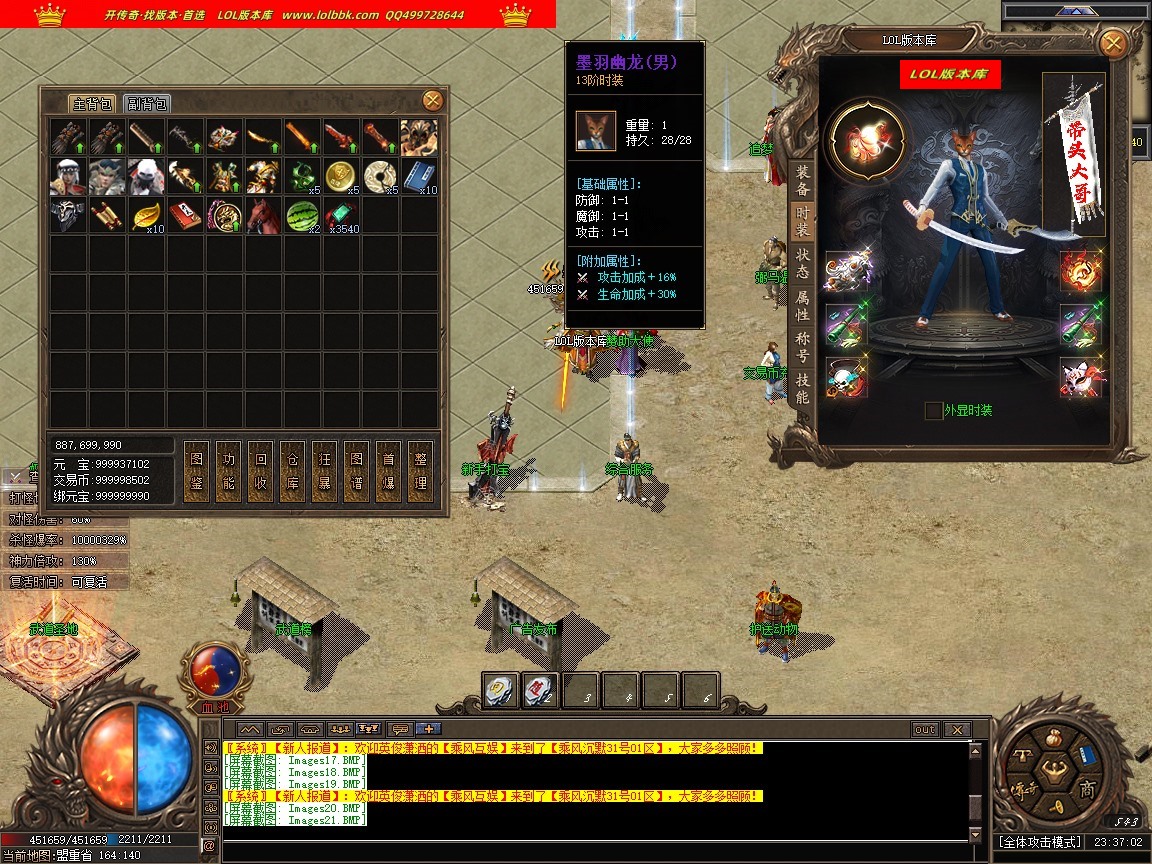Click the chat window's out button
Viewport: 1152px width, 864px height.
925,730
